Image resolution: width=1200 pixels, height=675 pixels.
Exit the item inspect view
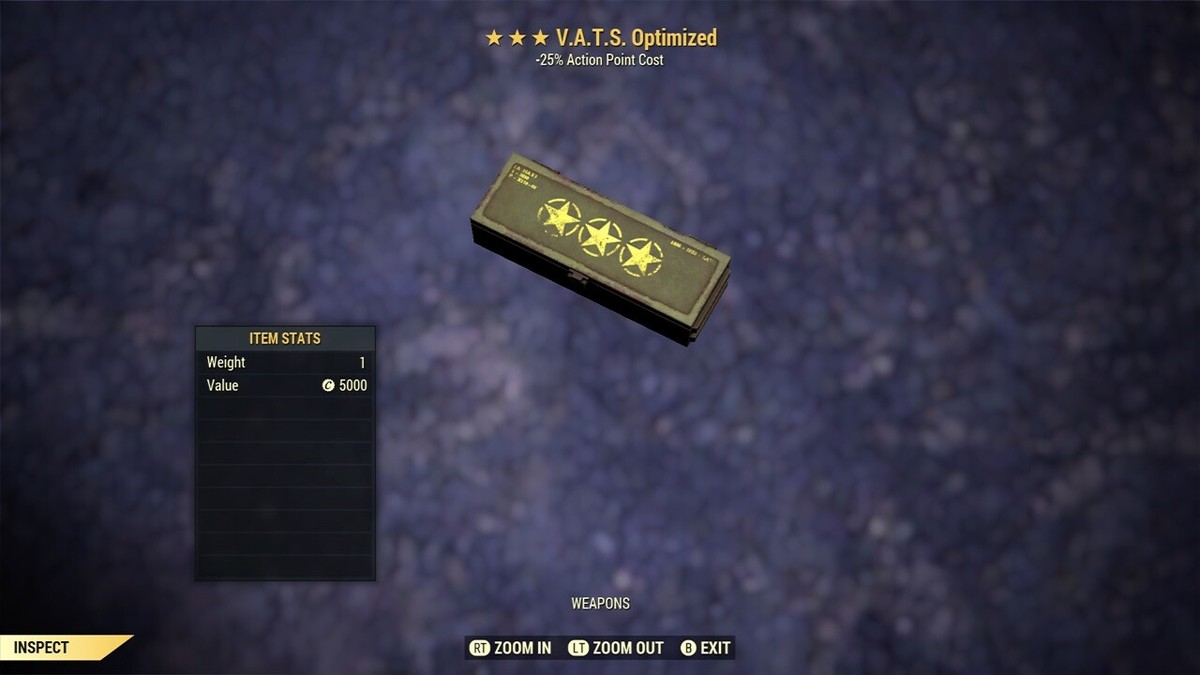point(706,648)
